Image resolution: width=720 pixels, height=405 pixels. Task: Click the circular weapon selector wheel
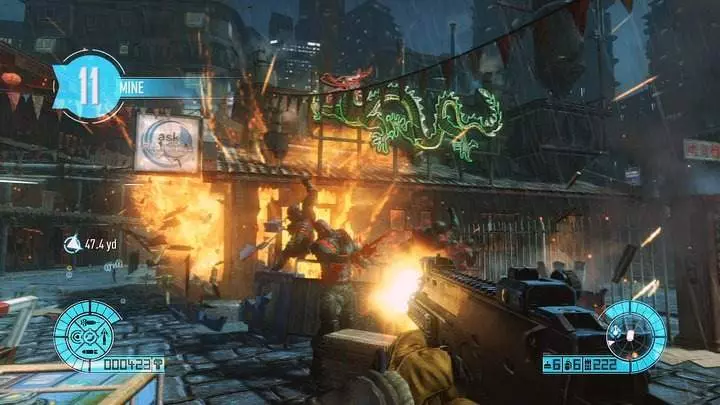(x=631, y=330)
